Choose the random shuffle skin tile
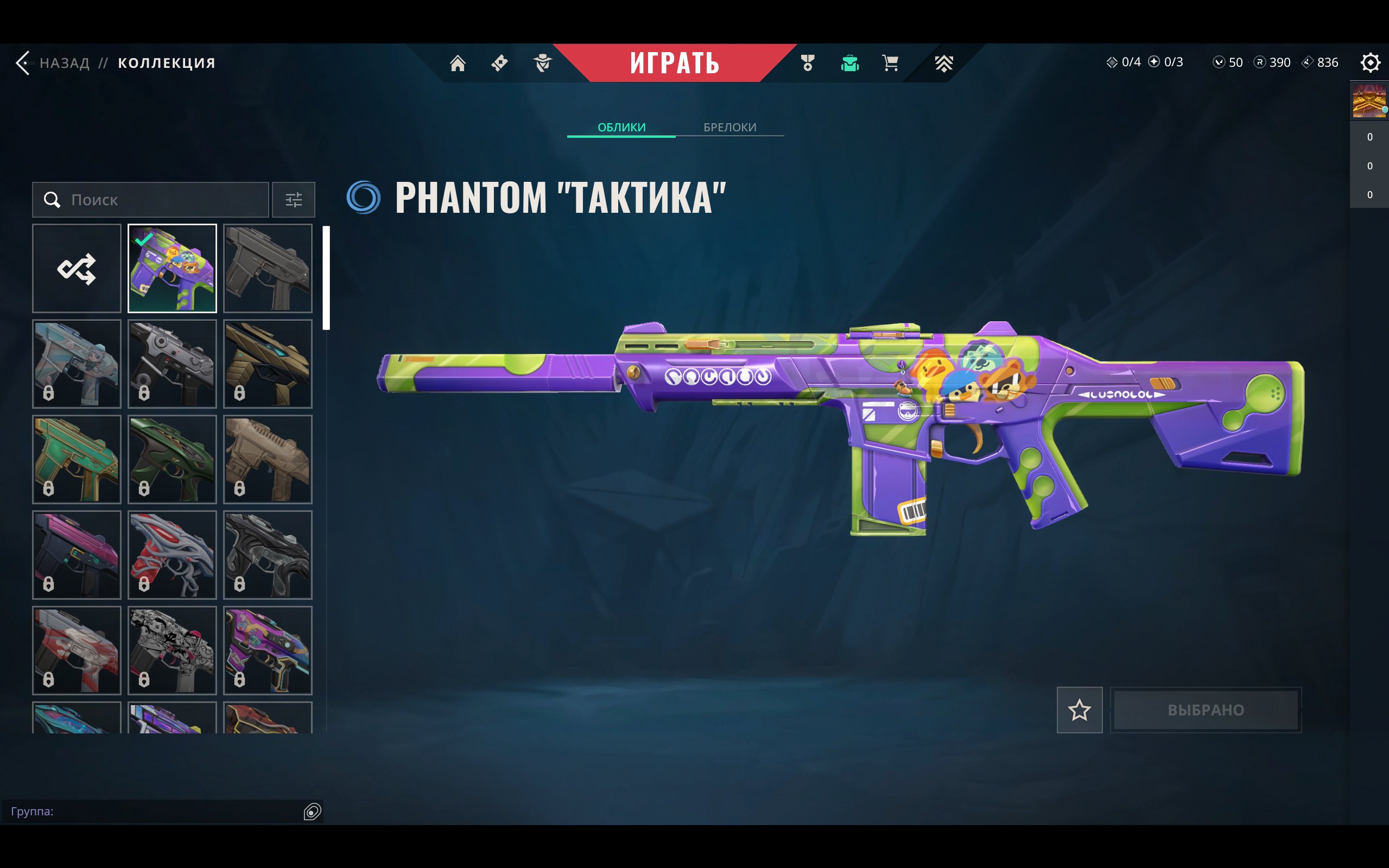1389x868 pixels. (x=77, y=269)
